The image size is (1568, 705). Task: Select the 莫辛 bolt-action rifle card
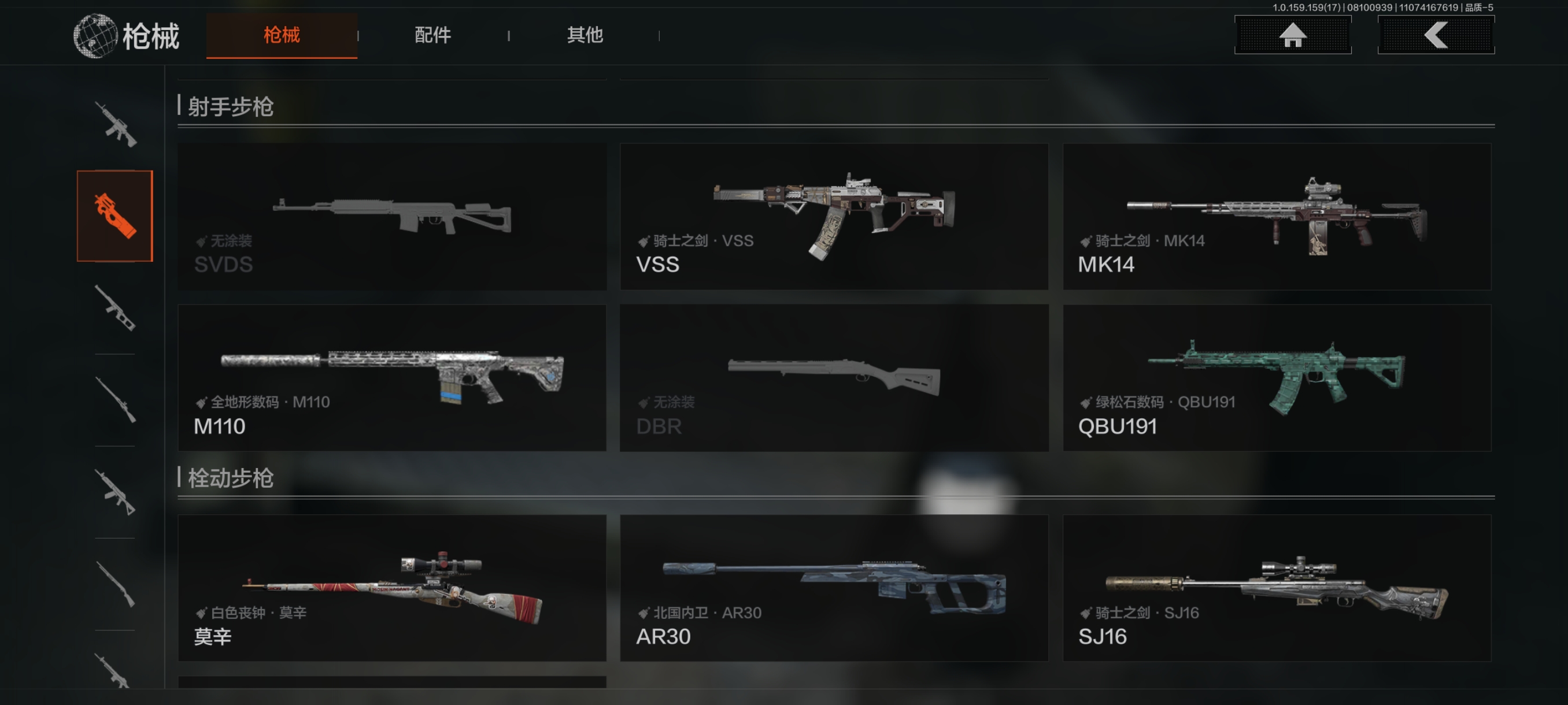click(392, 588)
